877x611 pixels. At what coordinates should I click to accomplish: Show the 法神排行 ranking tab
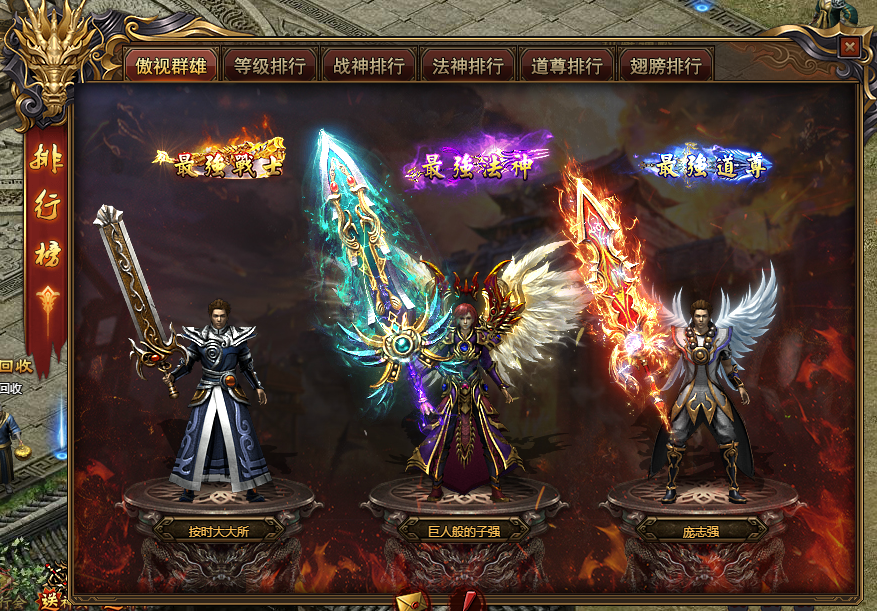click(468, 66)
